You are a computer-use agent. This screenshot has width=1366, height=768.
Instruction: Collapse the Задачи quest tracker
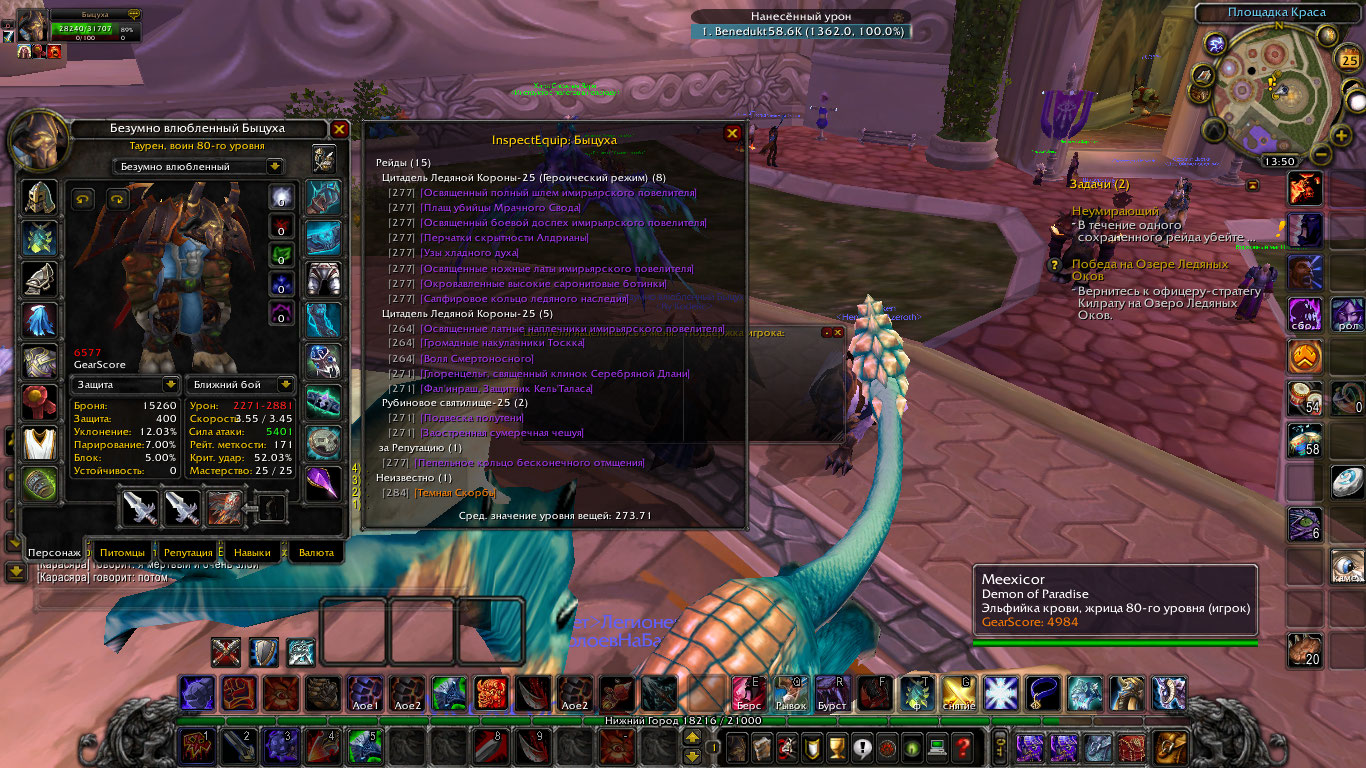click(x=1252, y=185)
